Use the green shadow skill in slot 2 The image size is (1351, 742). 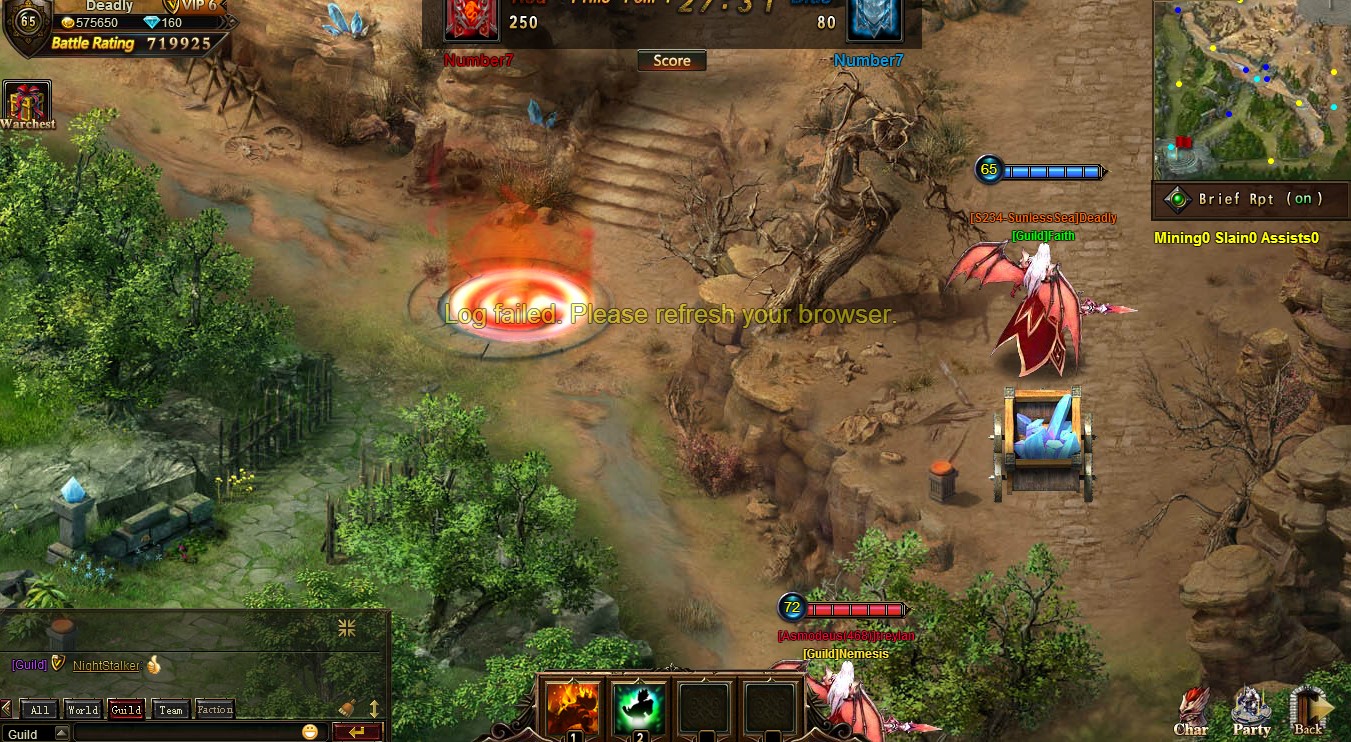click(639, 708)
